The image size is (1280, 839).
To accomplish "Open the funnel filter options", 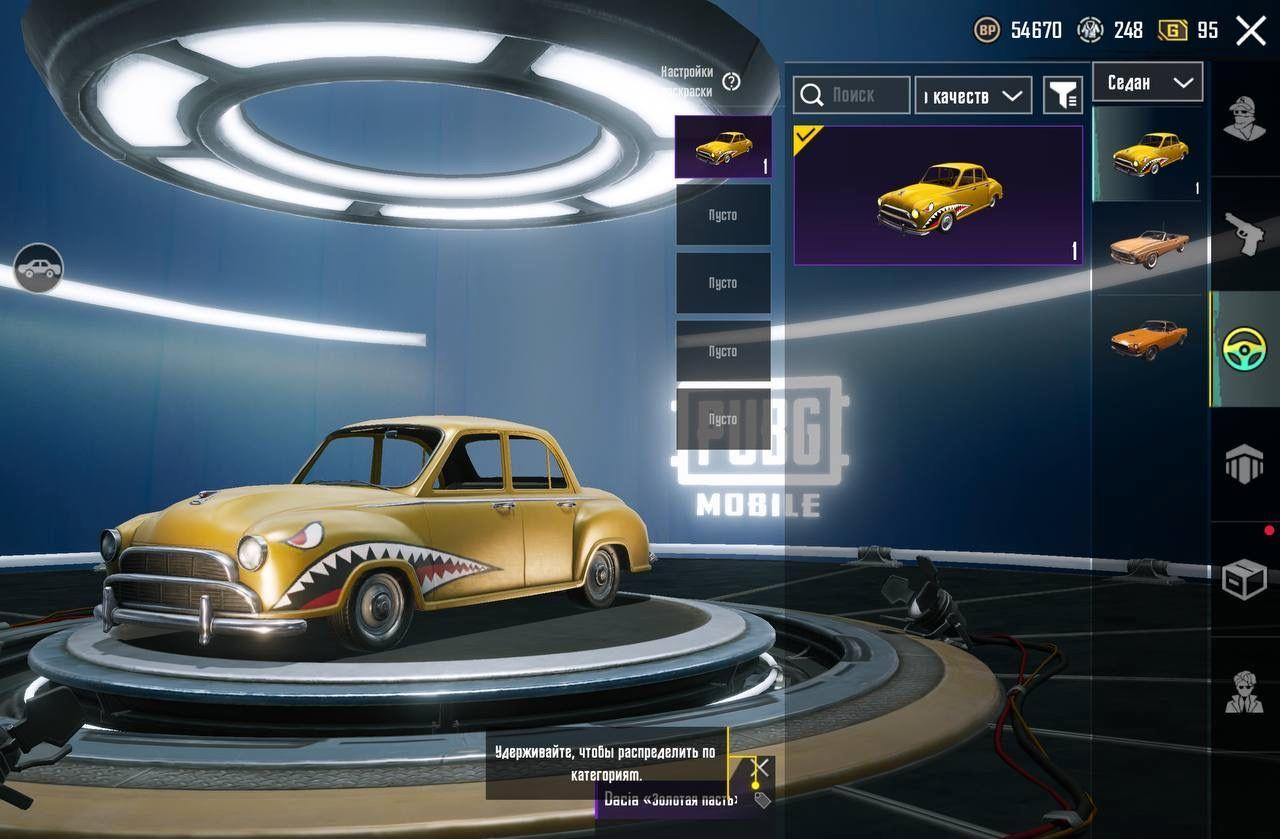I will coord(1063,95).
